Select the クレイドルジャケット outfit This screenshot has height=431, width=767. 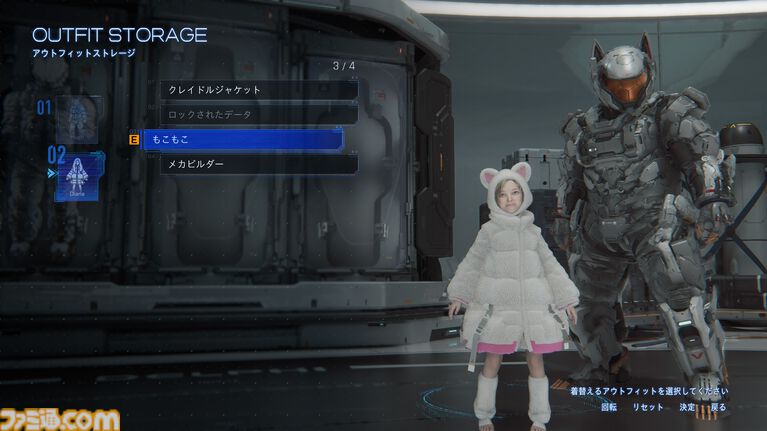[258, 90]
